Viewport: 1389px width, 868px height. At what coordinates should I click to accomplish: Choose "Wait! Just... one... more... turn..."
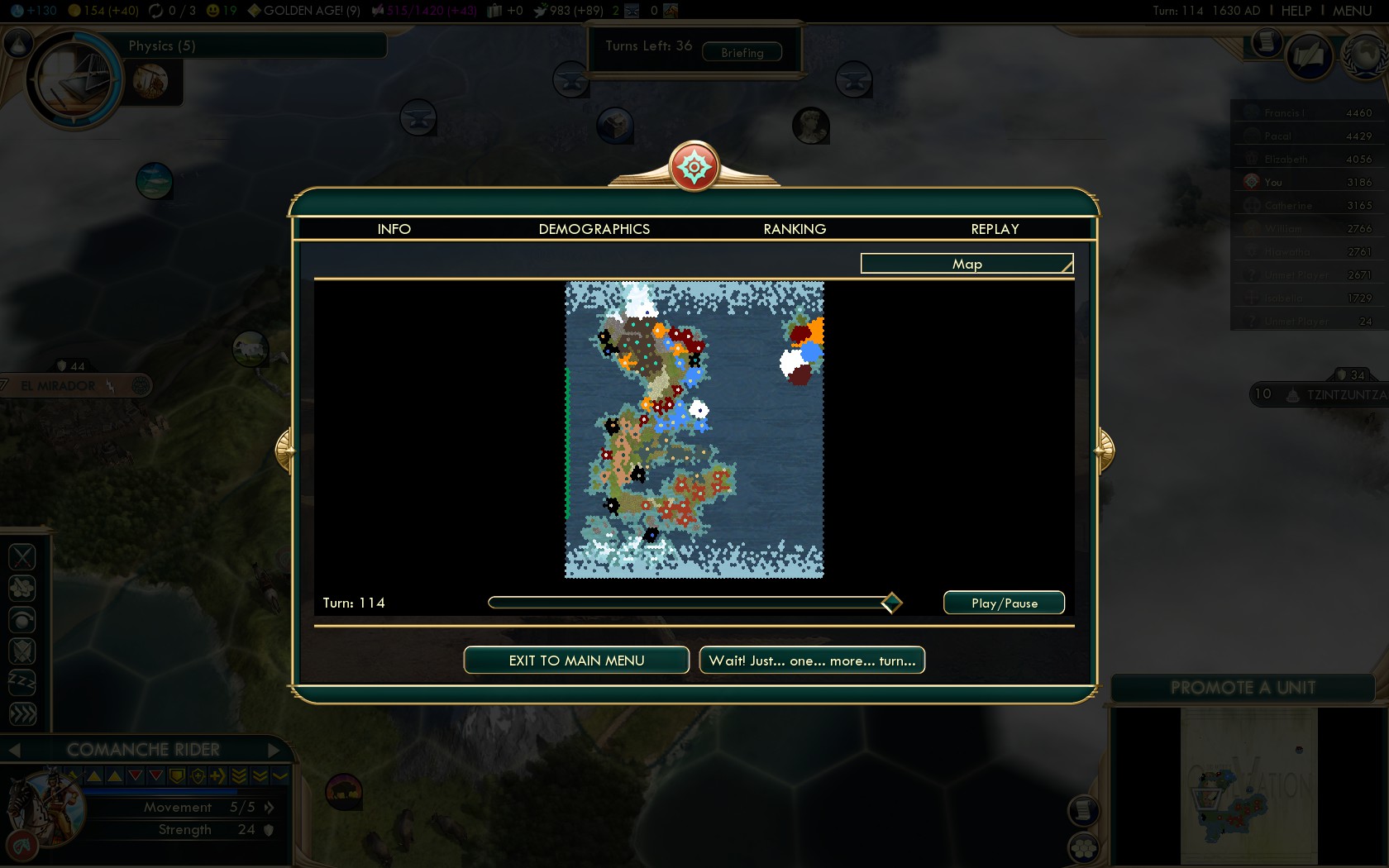[812, 661]
